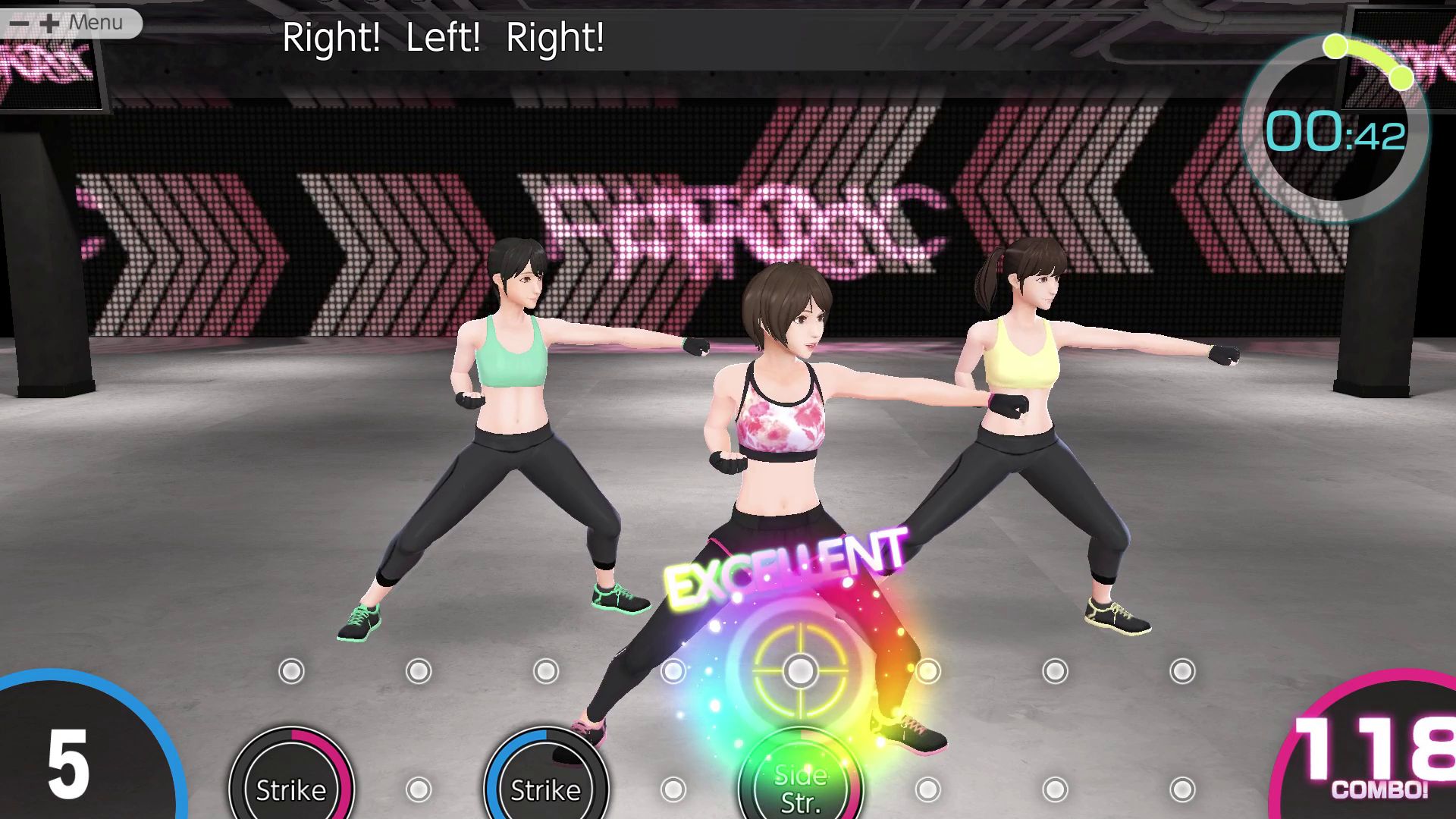Click the yellow crosshair hit target
This screenshot has width=1456, height=819.
click(x=799, y=670)
